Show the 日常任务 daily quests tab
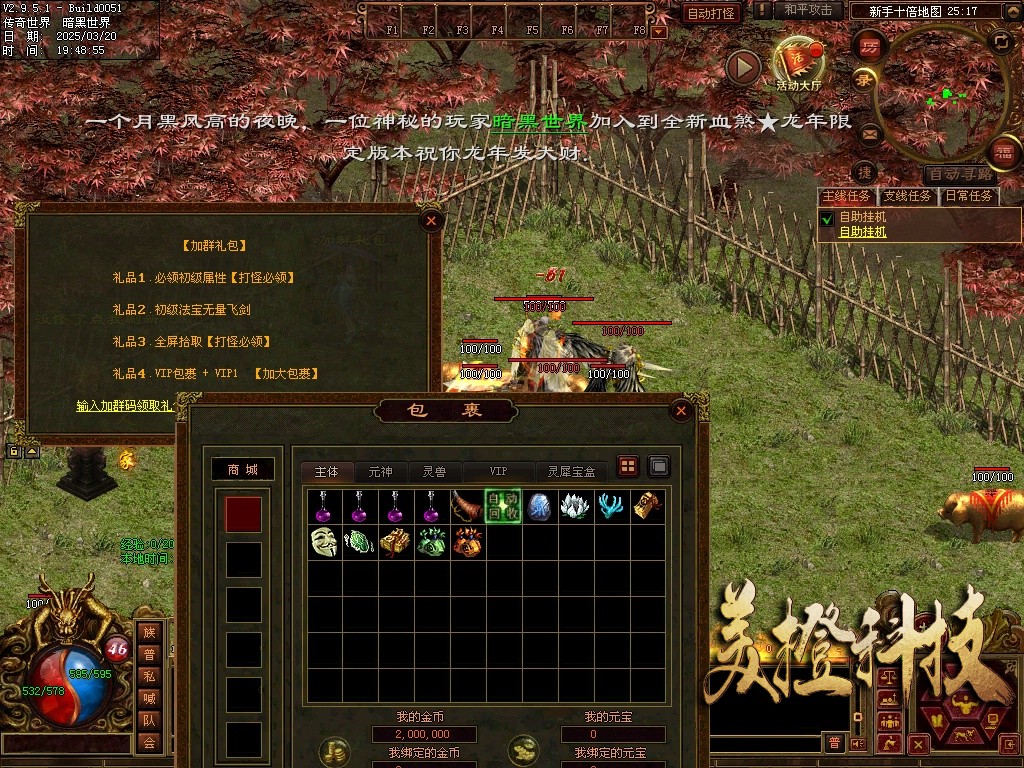The height and width of the screenshot is (768, 1024). click(x=969, y=196)
